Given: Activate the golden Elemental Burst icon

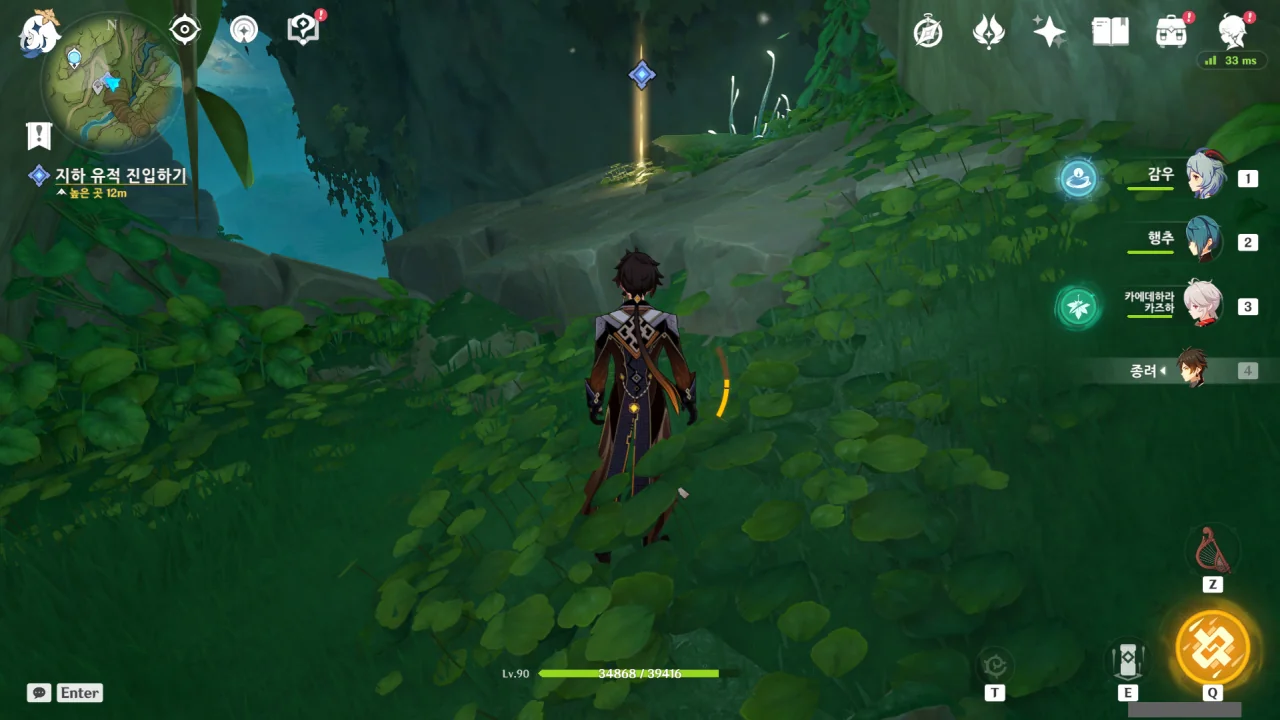Looking at the screenshot, I should (x=1212, y=647).
